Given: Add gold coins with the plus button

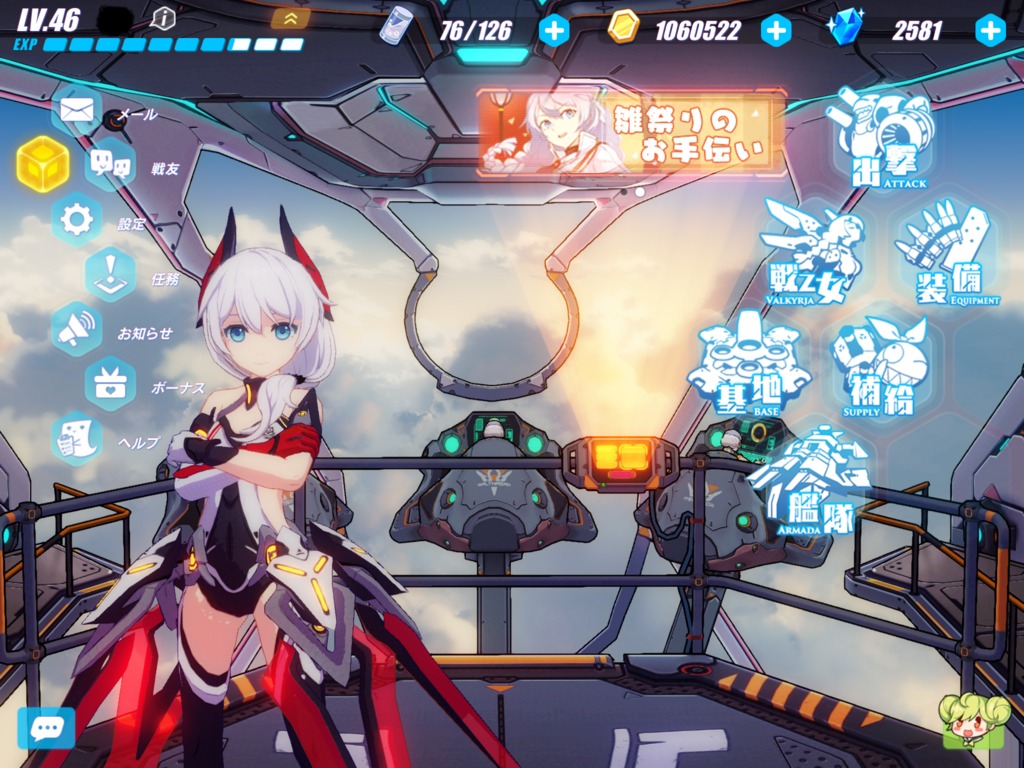Looking at the screenshot, I should [775, 30].
